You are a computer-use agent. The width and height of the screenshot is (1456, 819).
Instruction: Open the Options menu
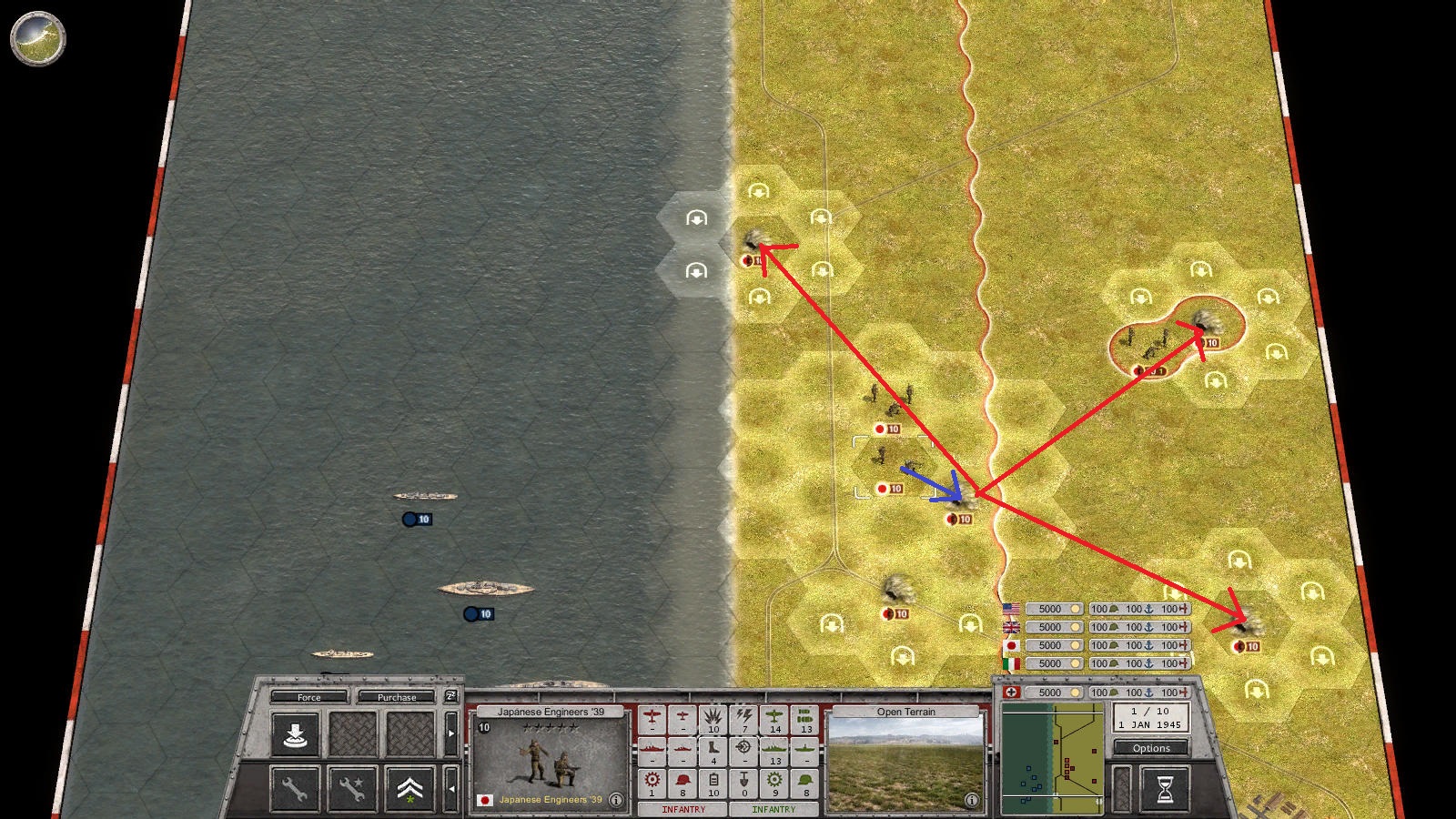pyautogui.click(x=1150, y=747)
